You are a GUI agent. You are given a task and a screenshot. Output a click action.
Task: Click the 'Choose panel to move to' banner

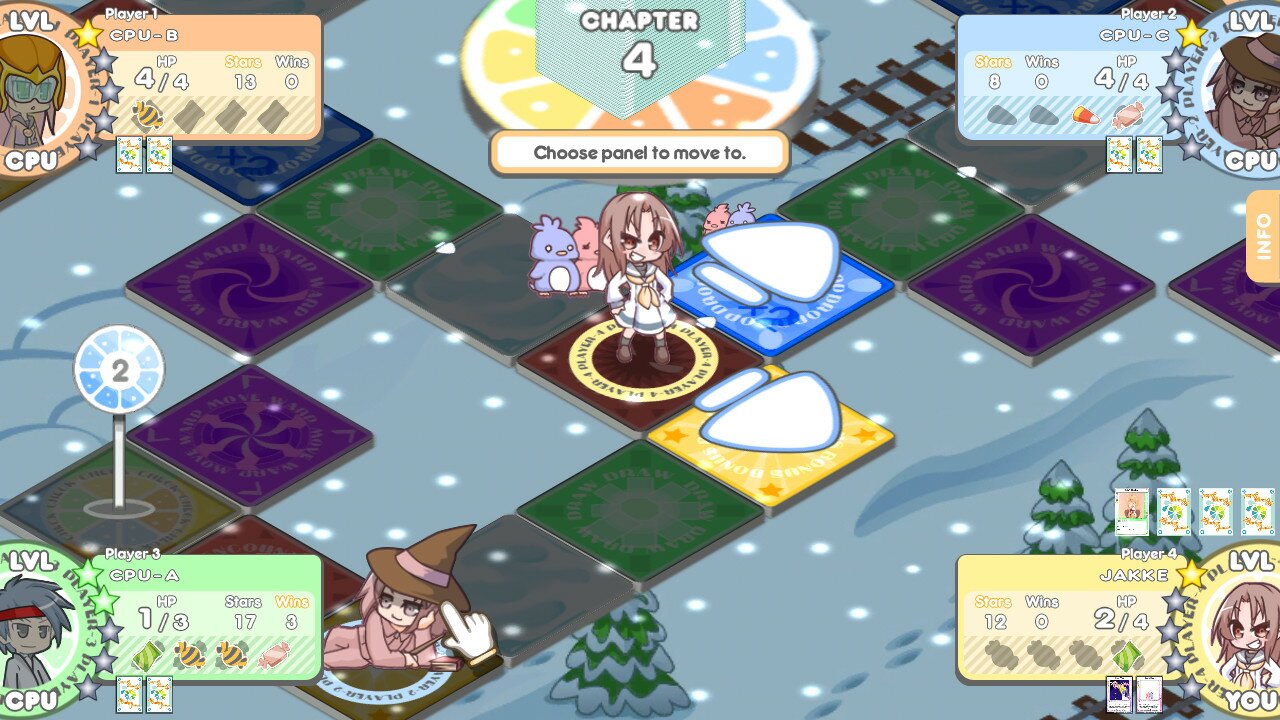[640, 150]
